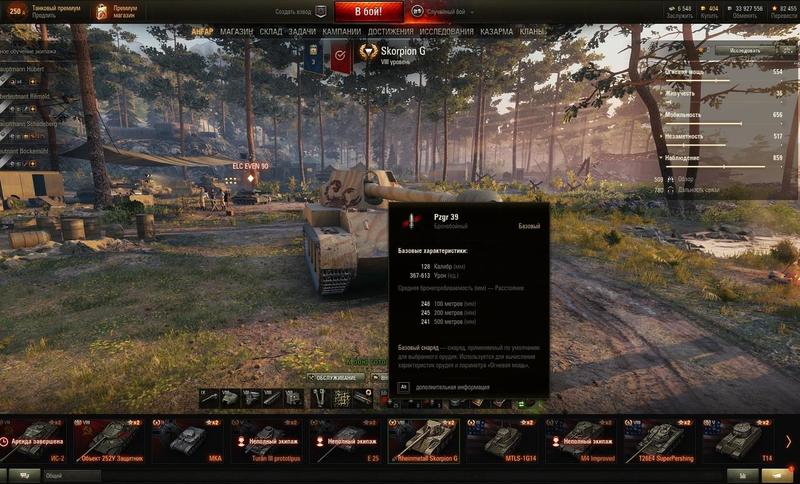The image size is (800, 484).
Task: Open the КЛАНЫ tab
Action: click(x=532, y=31)
